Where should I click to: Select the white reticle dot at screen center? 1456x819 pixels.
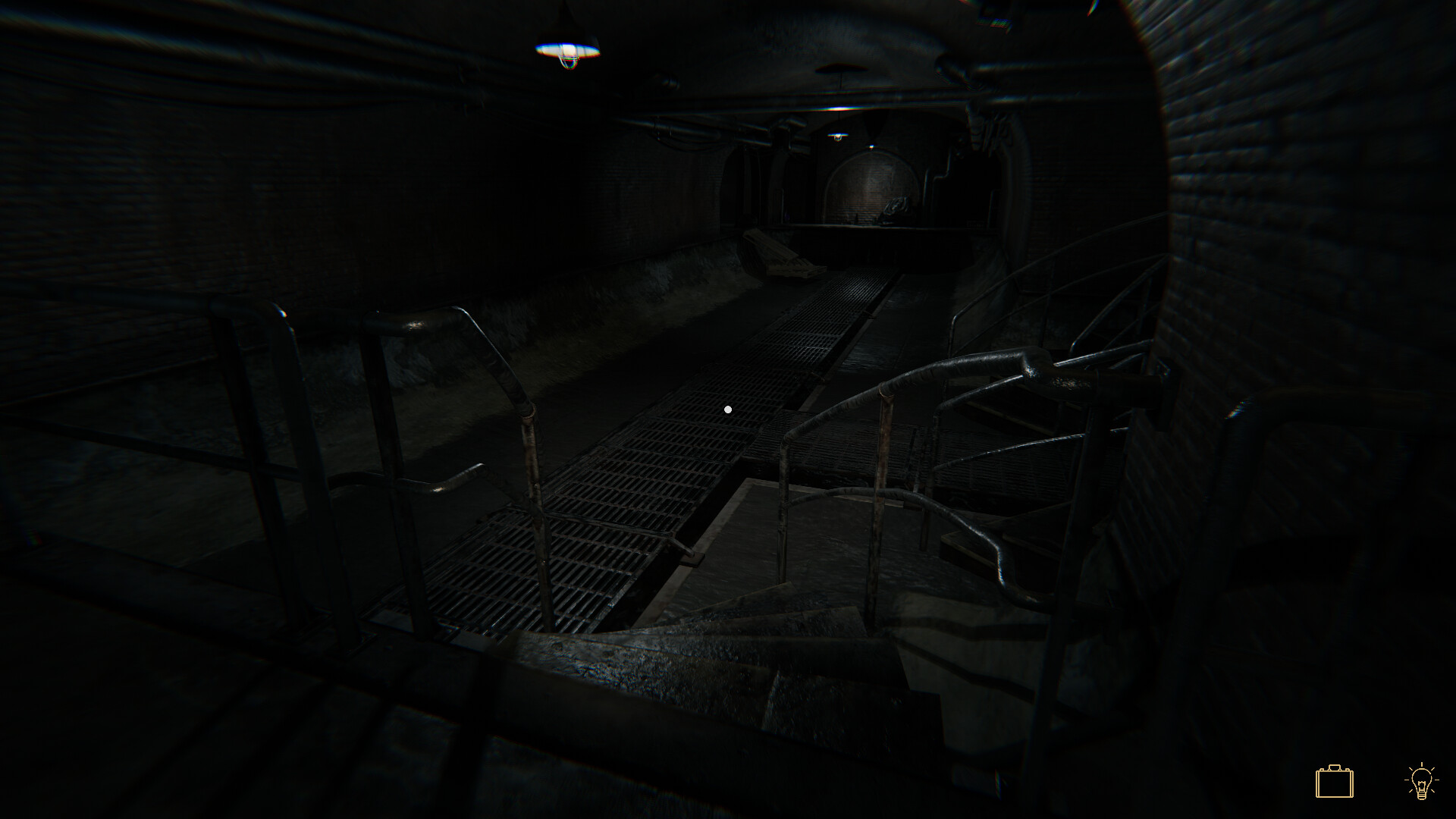click(729, 409)
